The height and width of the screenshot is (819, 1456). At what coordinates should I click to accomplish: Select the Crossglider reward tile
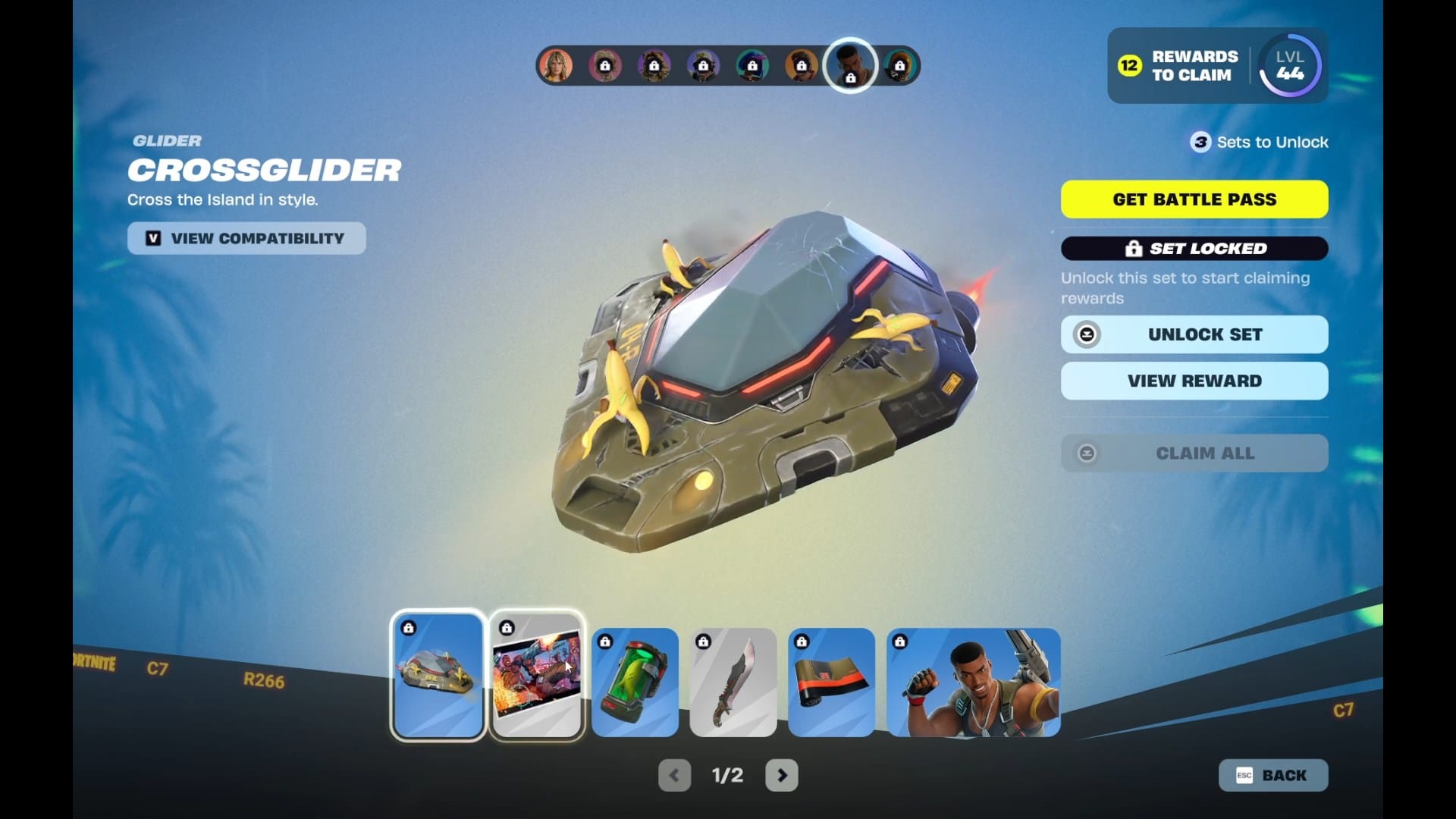click(x=438, y=676)
